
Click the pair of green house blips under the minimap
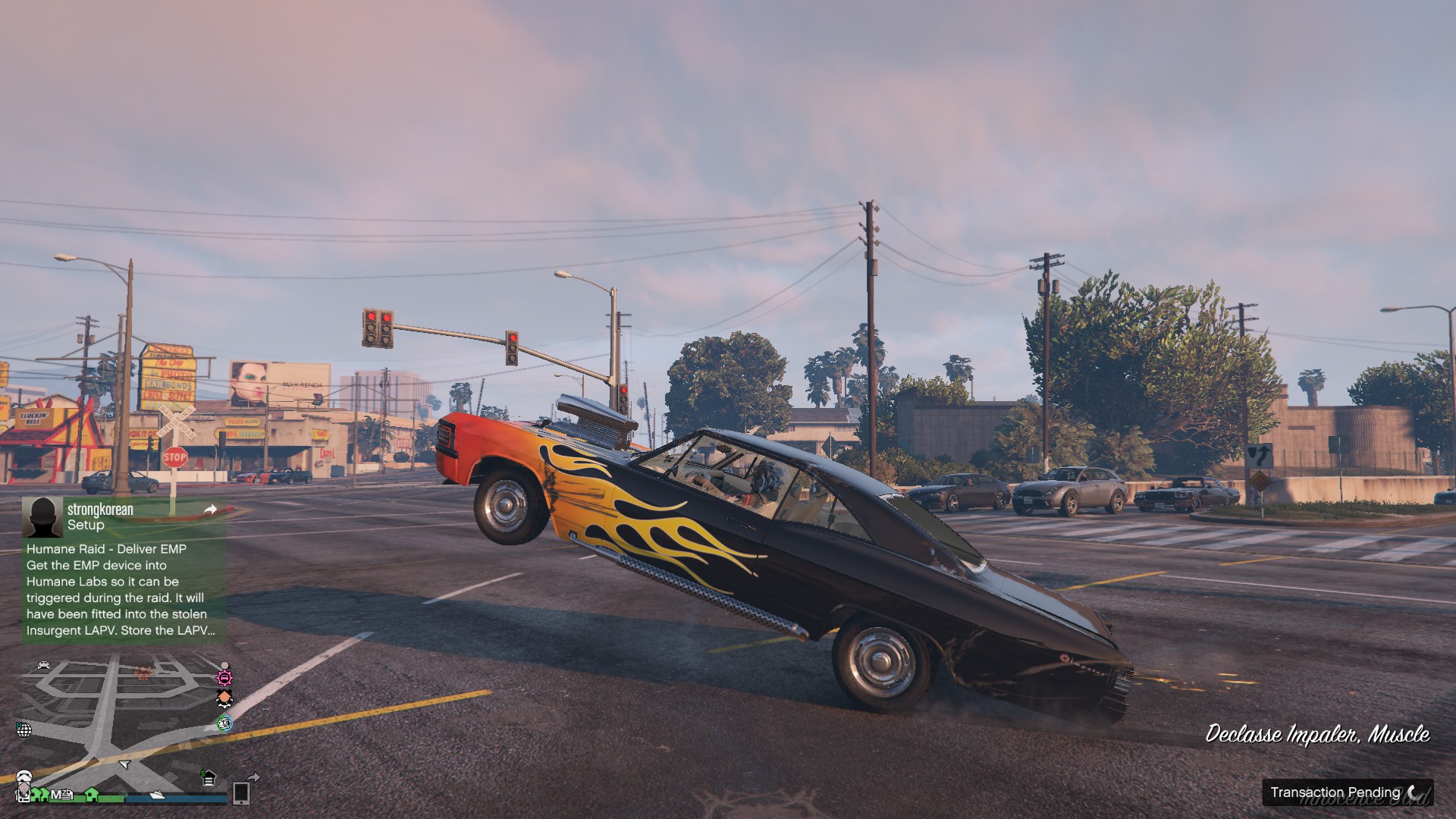click(39, 795)
